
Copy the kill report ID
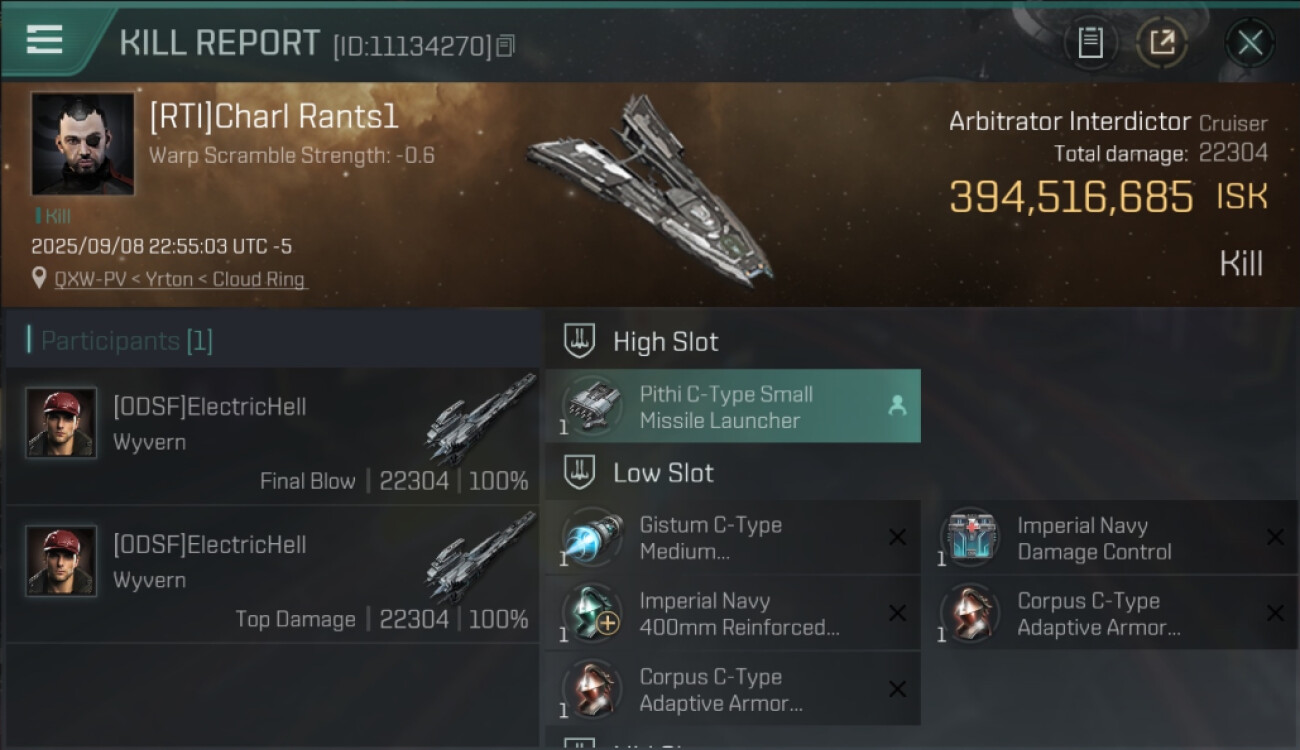coord(506,45)
